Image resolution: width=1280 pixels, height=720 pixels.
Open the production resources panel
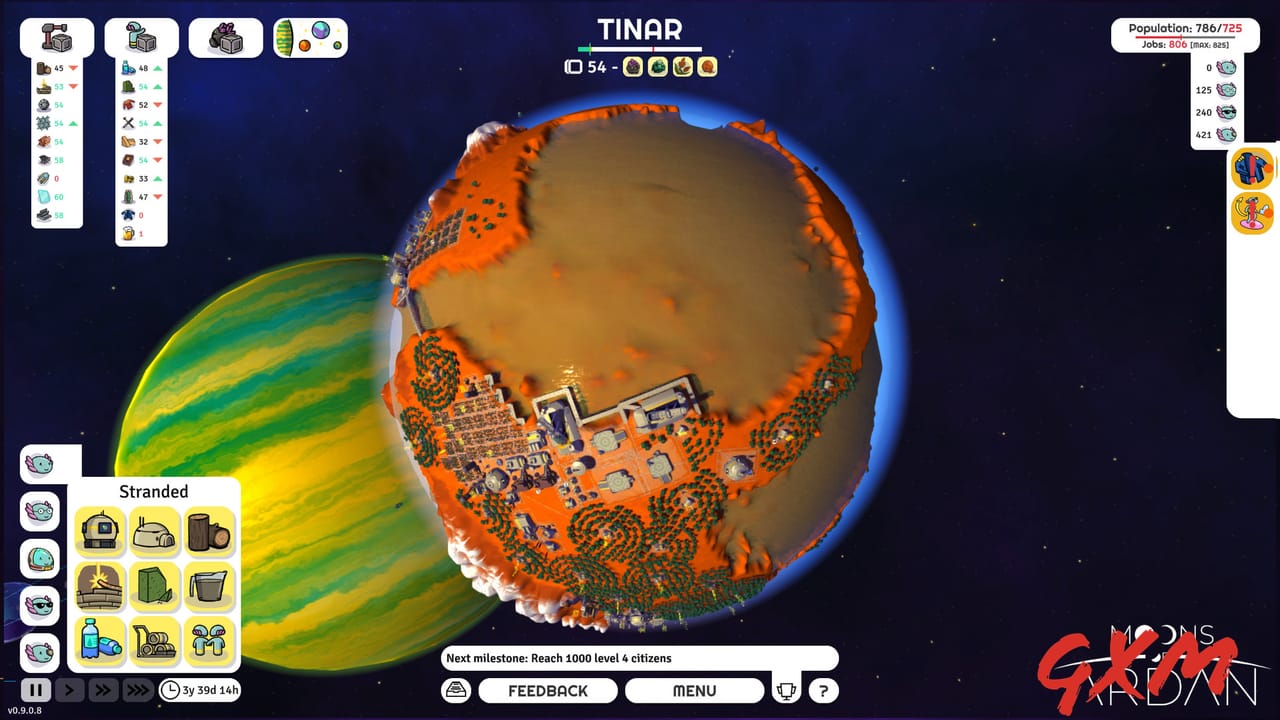point(141,36)
